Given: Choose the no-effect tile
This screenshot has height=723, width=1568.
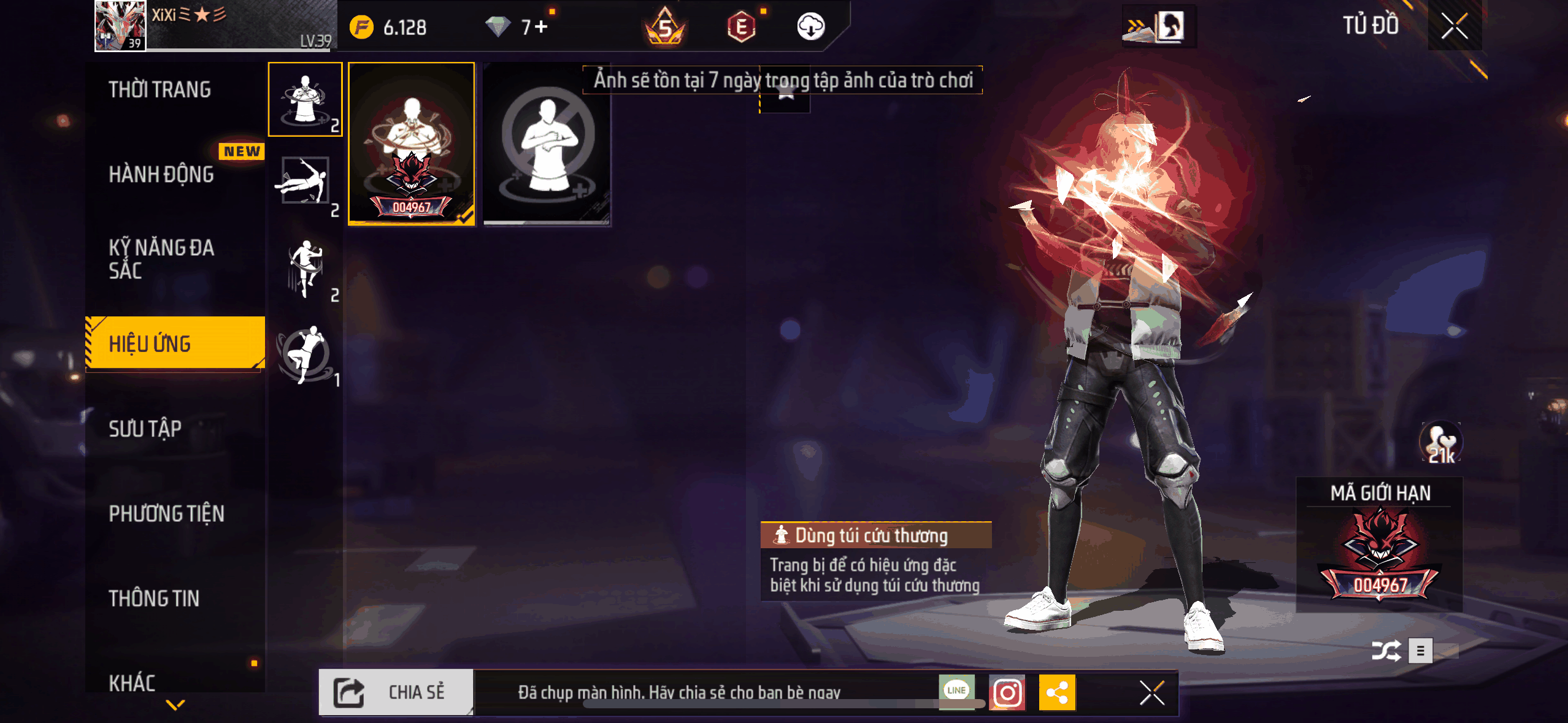Looking at the screenshot, I should pos(547,145).
